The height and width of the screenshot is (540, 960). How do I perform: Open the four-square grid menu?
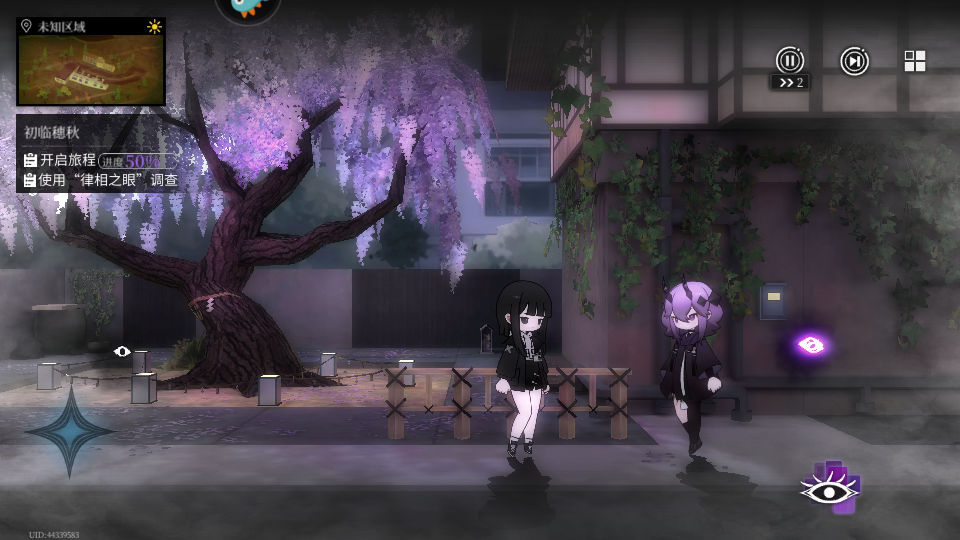(915, 61)
